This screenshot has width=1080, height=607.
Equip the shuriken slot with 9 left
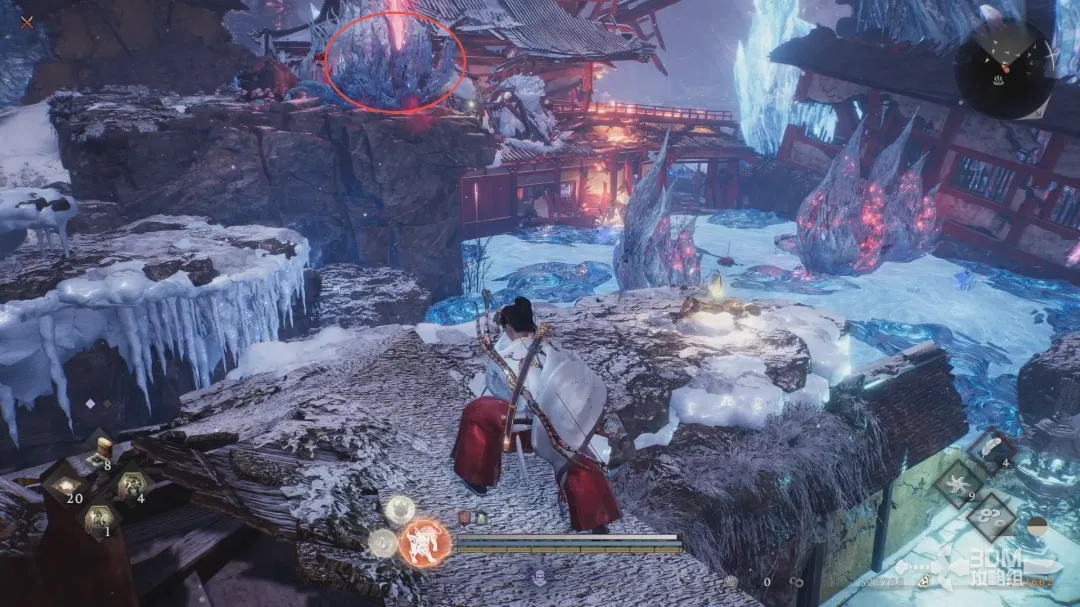click(x=959, y=484)
